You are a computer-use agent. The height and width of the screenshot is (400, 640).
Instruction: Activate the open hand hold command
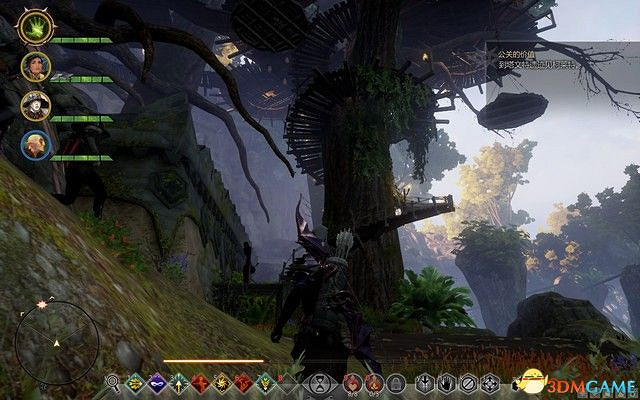pos(447,382)
